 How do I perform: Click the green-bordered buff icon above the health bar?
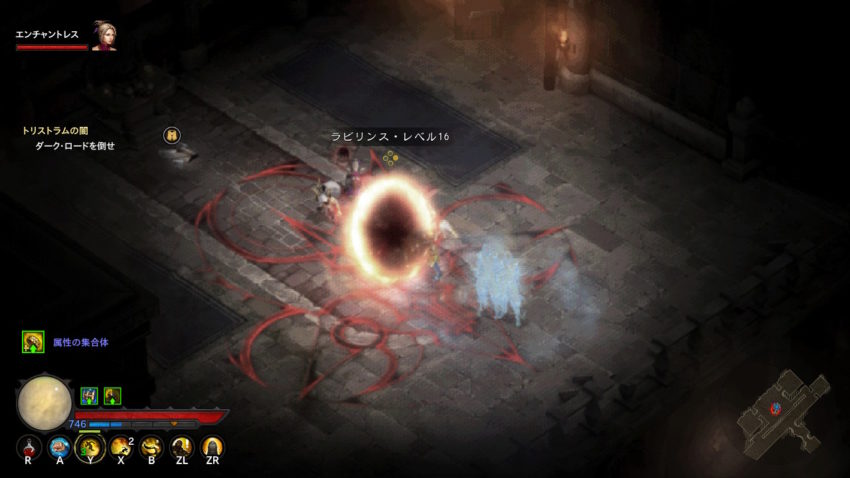(x=112, y=395)
